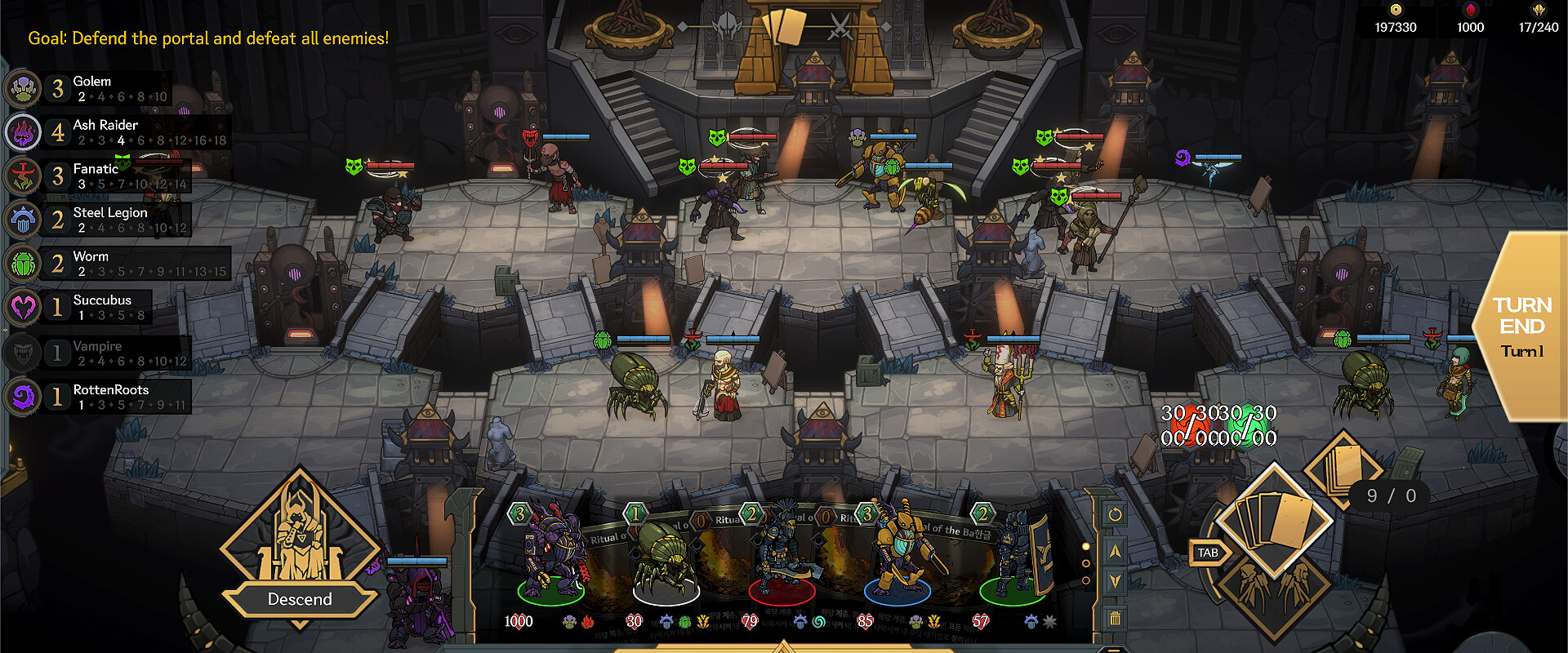Collapse the hand using the center arrow below cards
This screenshot has height=653, width=1568.
[x=784, y=647]
